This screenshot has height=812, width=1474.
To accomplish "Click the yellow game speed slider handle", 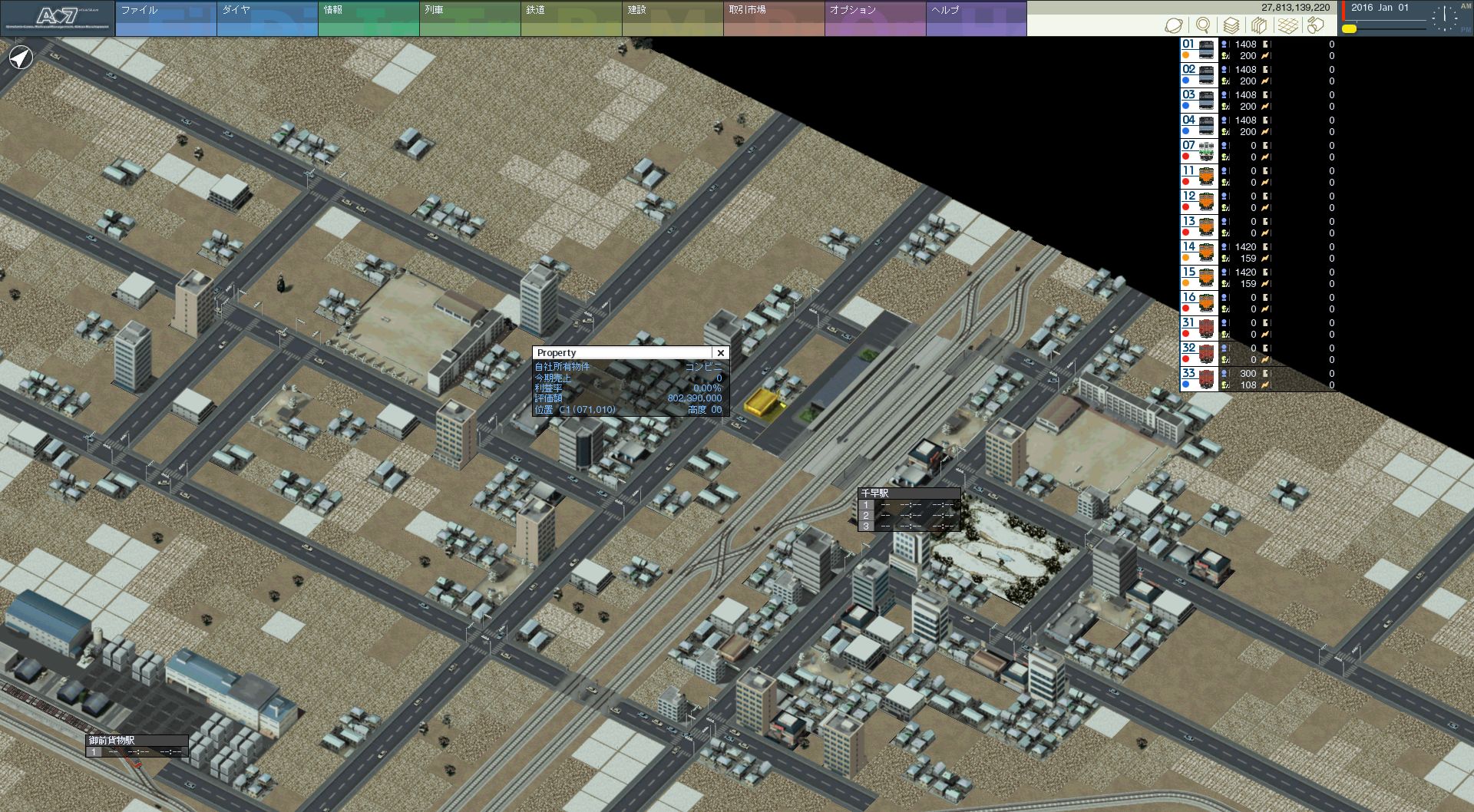I will coord(1349,29).
